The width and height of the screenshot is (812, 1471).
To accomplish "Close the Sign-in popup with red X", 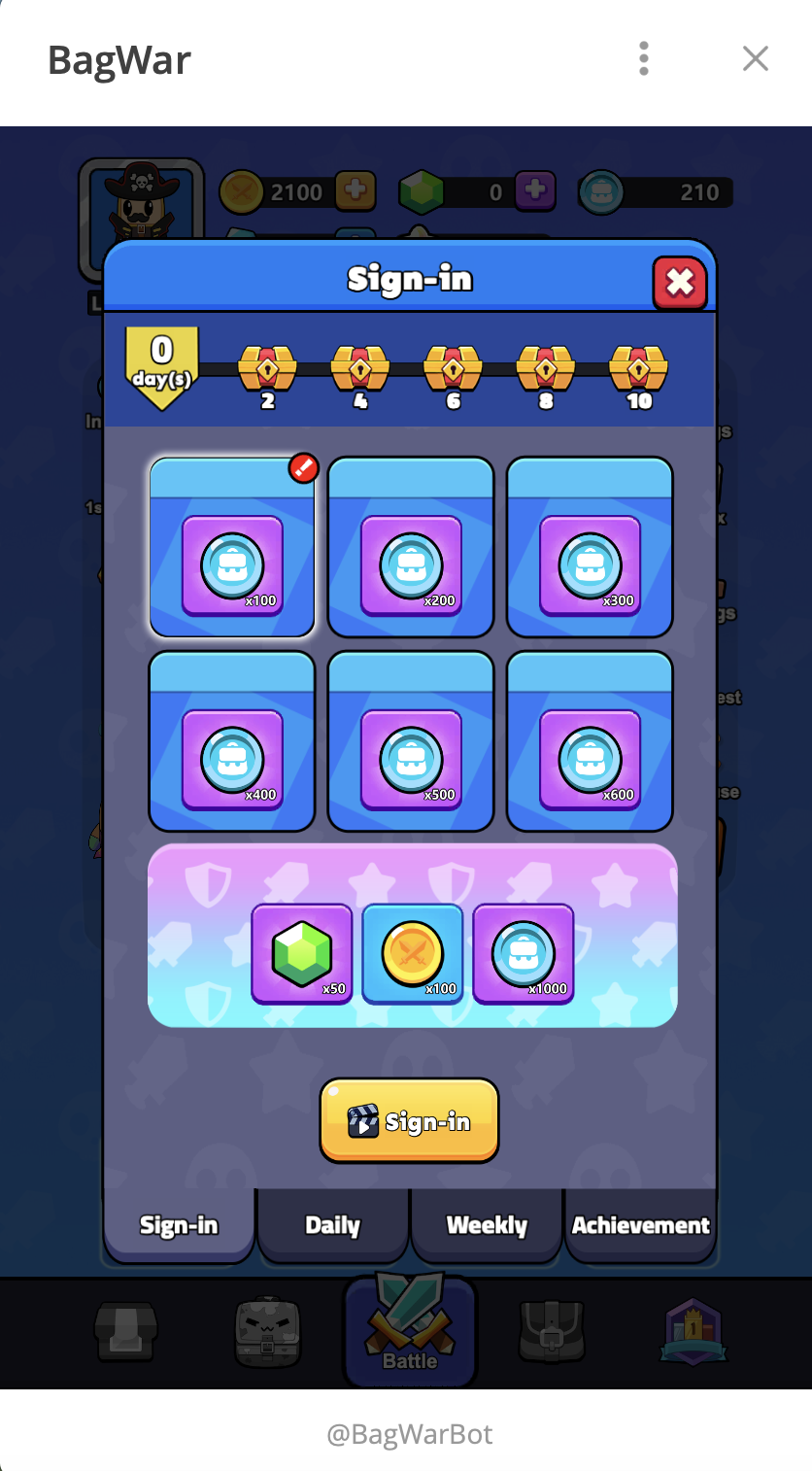I will 679,283.
